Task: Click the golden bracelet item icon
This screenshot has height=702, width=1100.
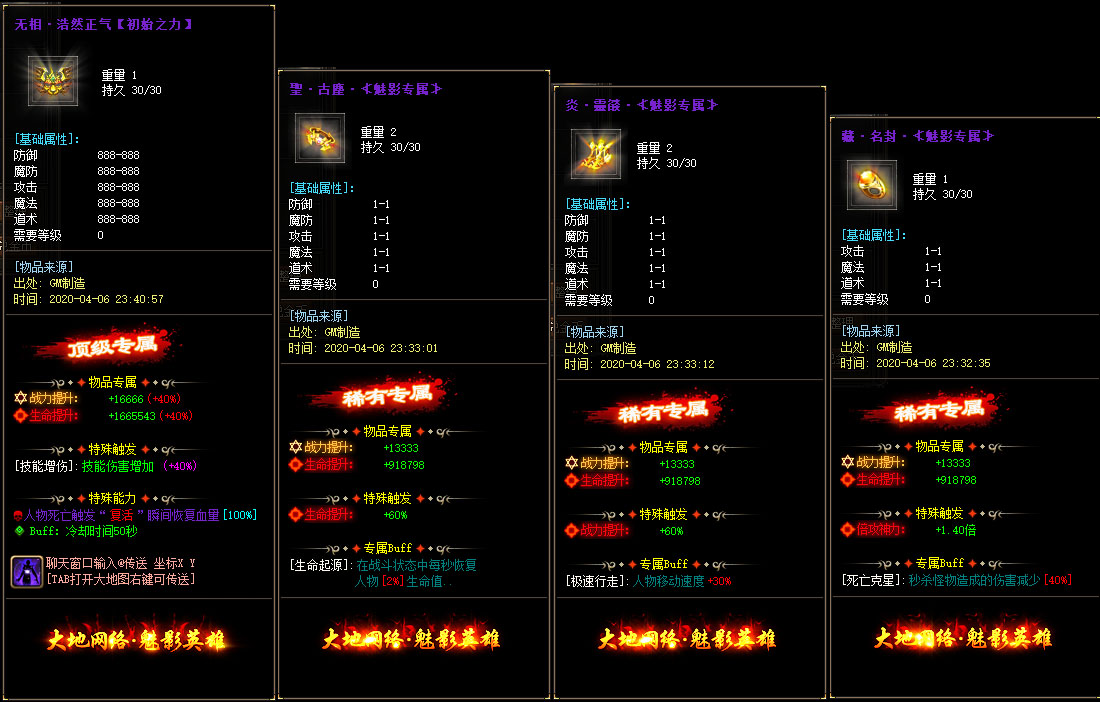Action: 320,137
